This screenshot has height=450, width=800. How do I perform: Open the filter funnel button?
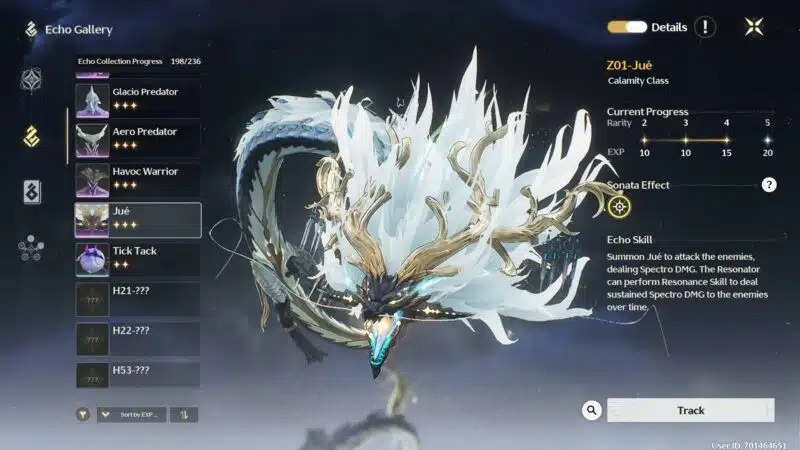click(83, 414)
